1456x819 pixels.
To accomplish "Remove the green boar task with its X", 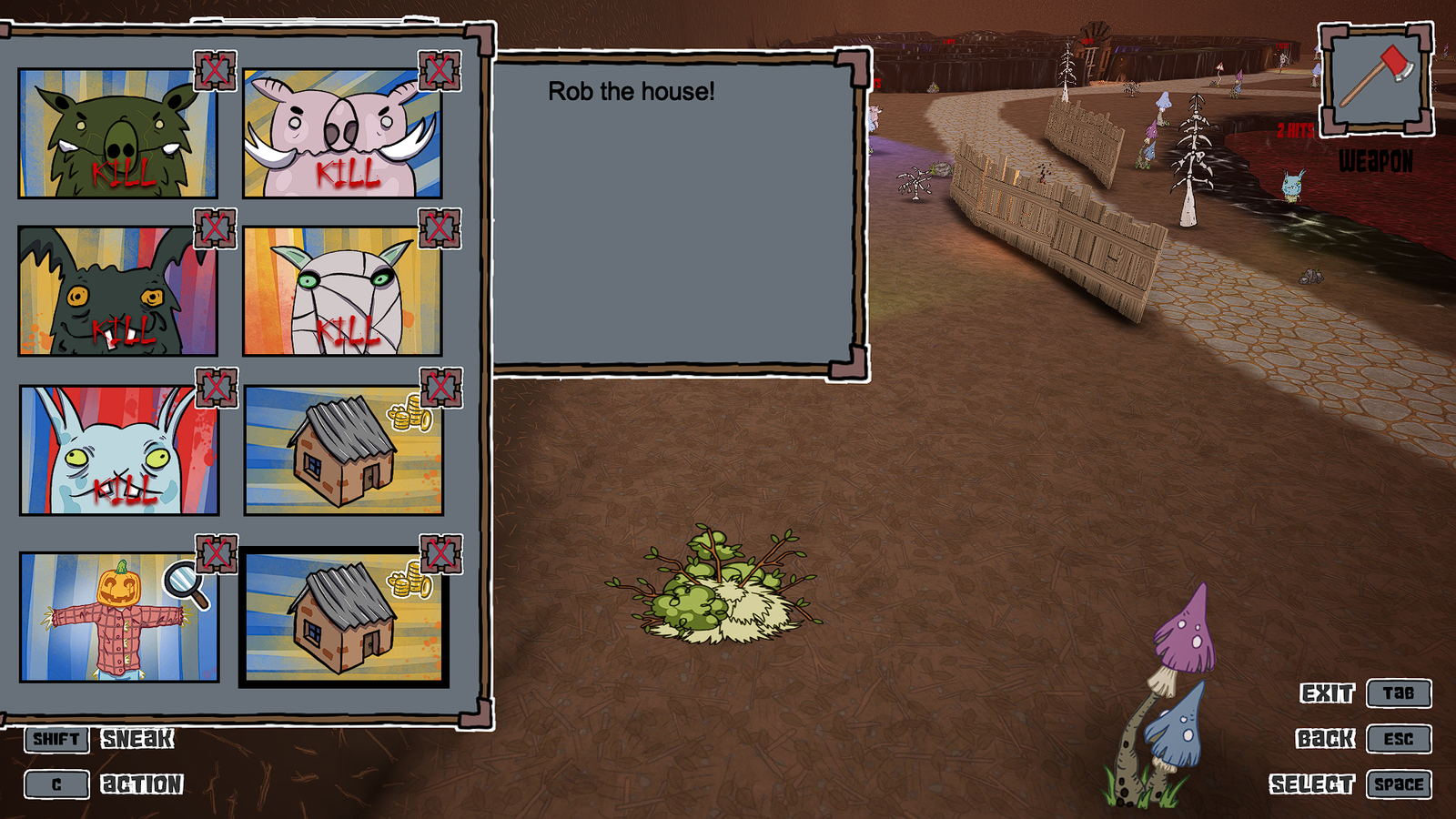I will pos(215,70).
